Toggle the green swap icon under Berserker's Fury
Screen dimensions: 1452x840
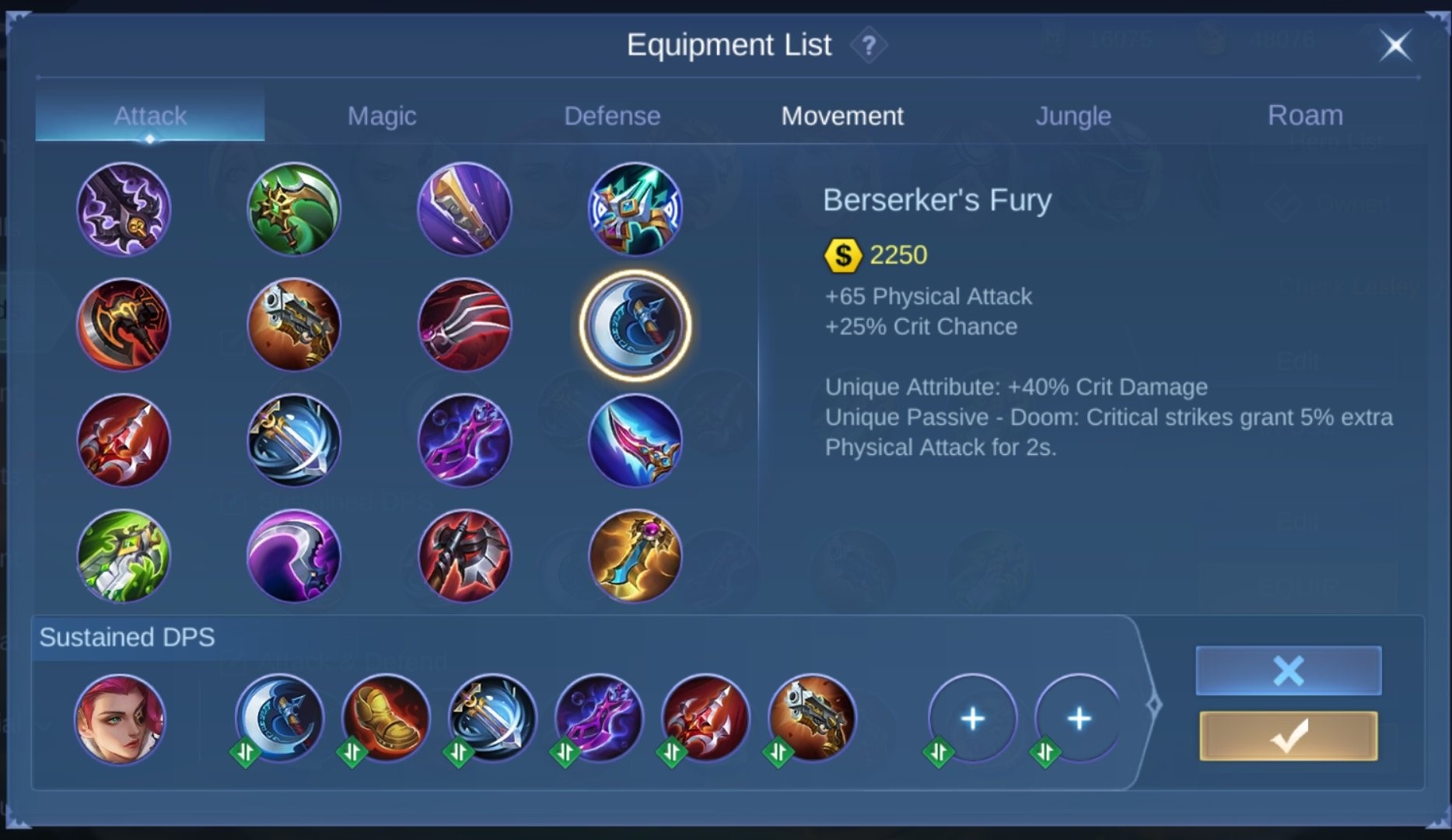pyautogui.click(x=247, y=751)
